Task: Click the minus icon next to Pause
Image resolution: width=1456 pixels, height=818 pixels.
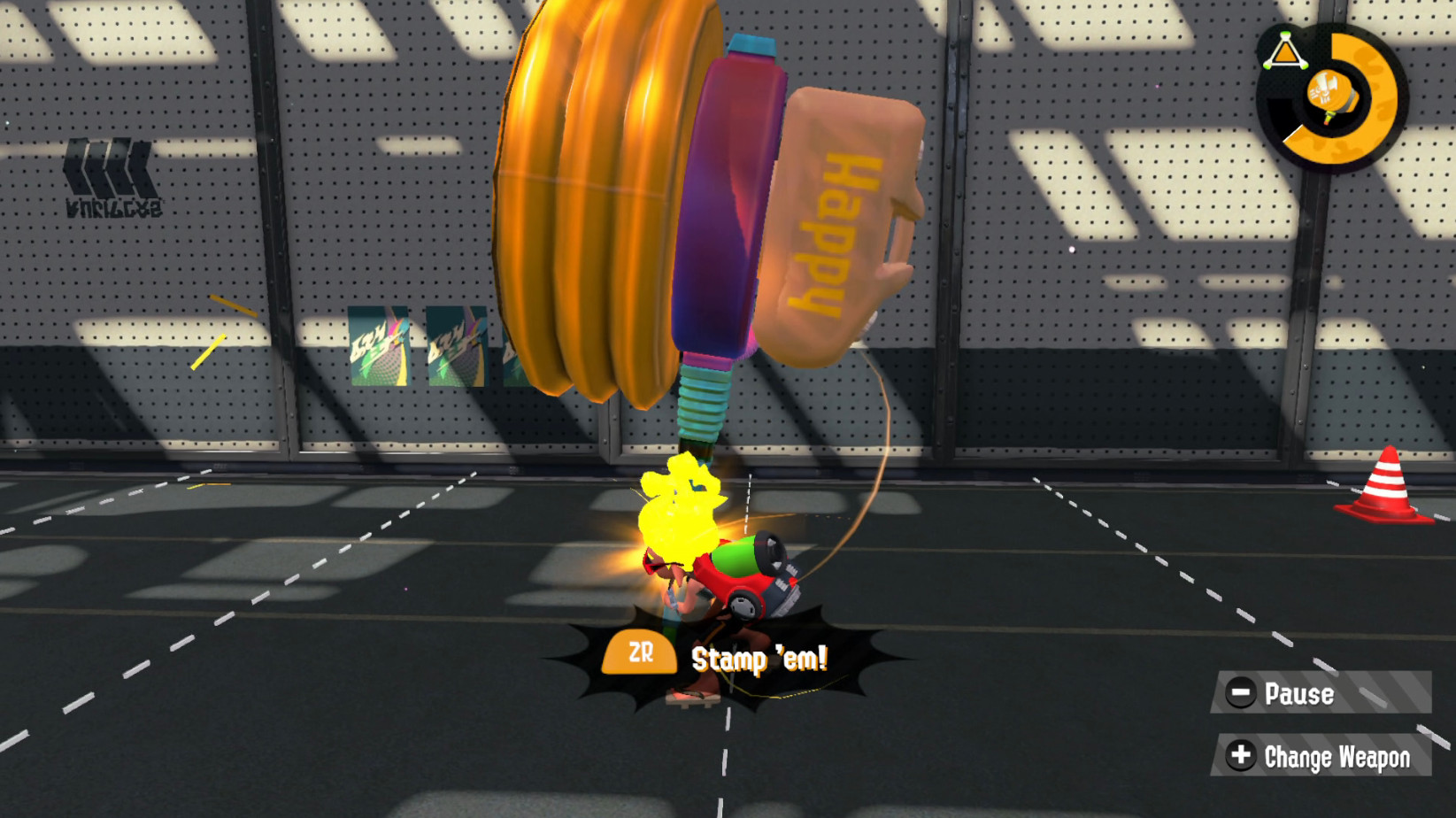Action: pos(1240,694)
